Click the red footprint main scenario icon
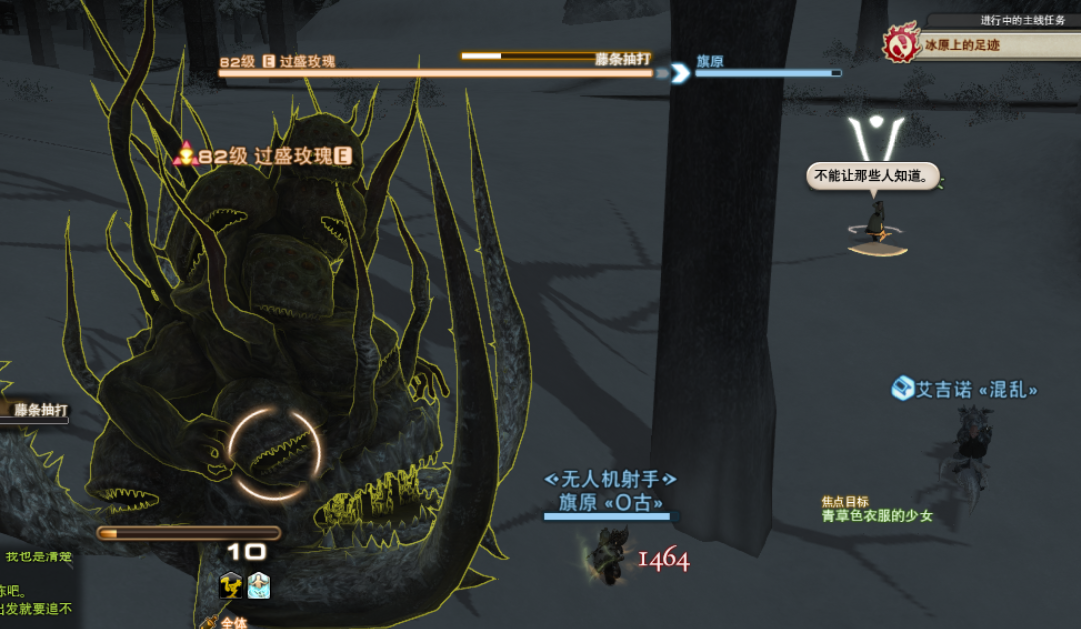The image size is (1081, 629). tap(900, 45)
